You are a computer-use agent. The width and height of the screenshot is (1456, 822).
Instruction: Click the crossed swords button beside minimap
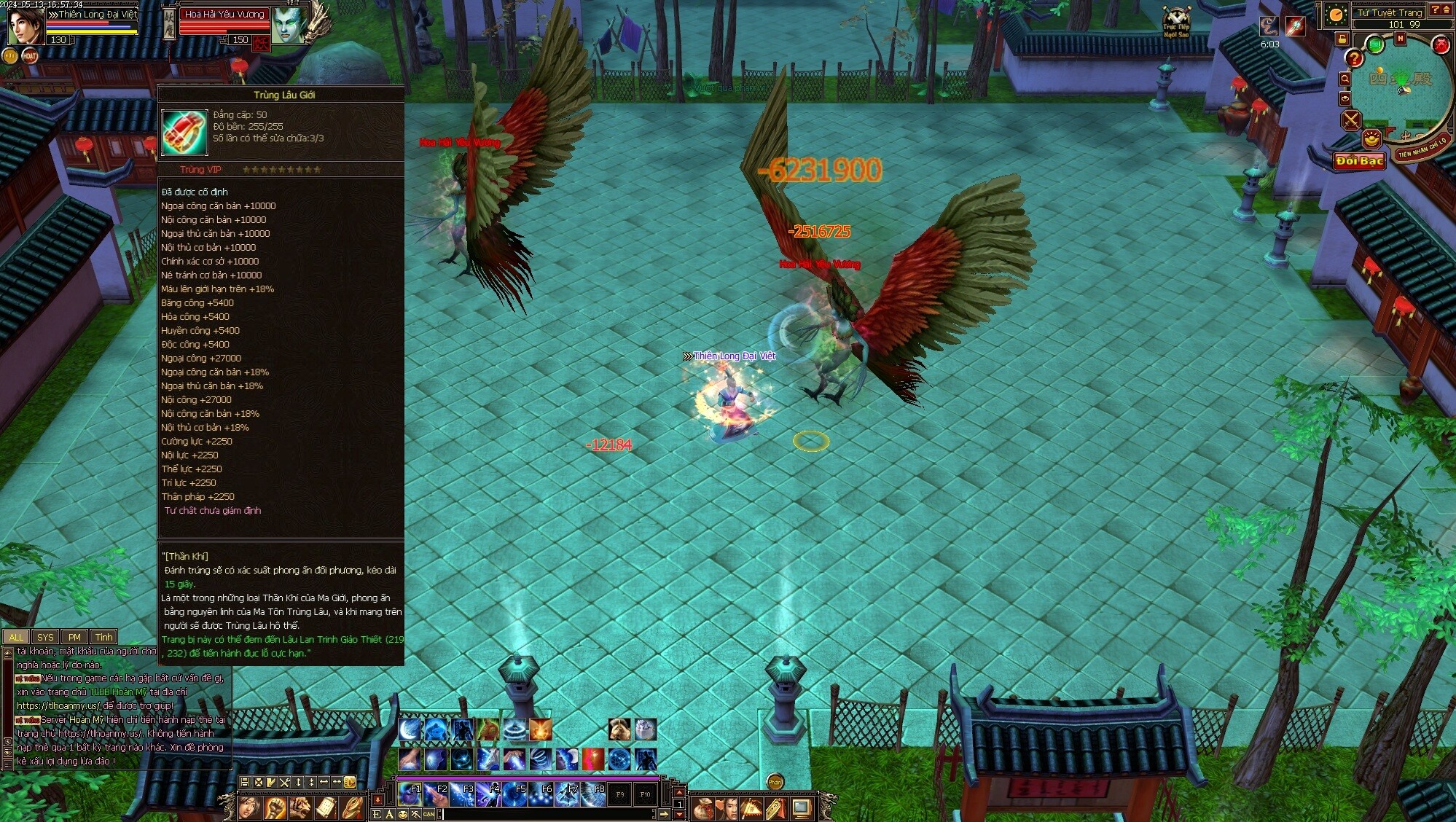point(1351,120)
